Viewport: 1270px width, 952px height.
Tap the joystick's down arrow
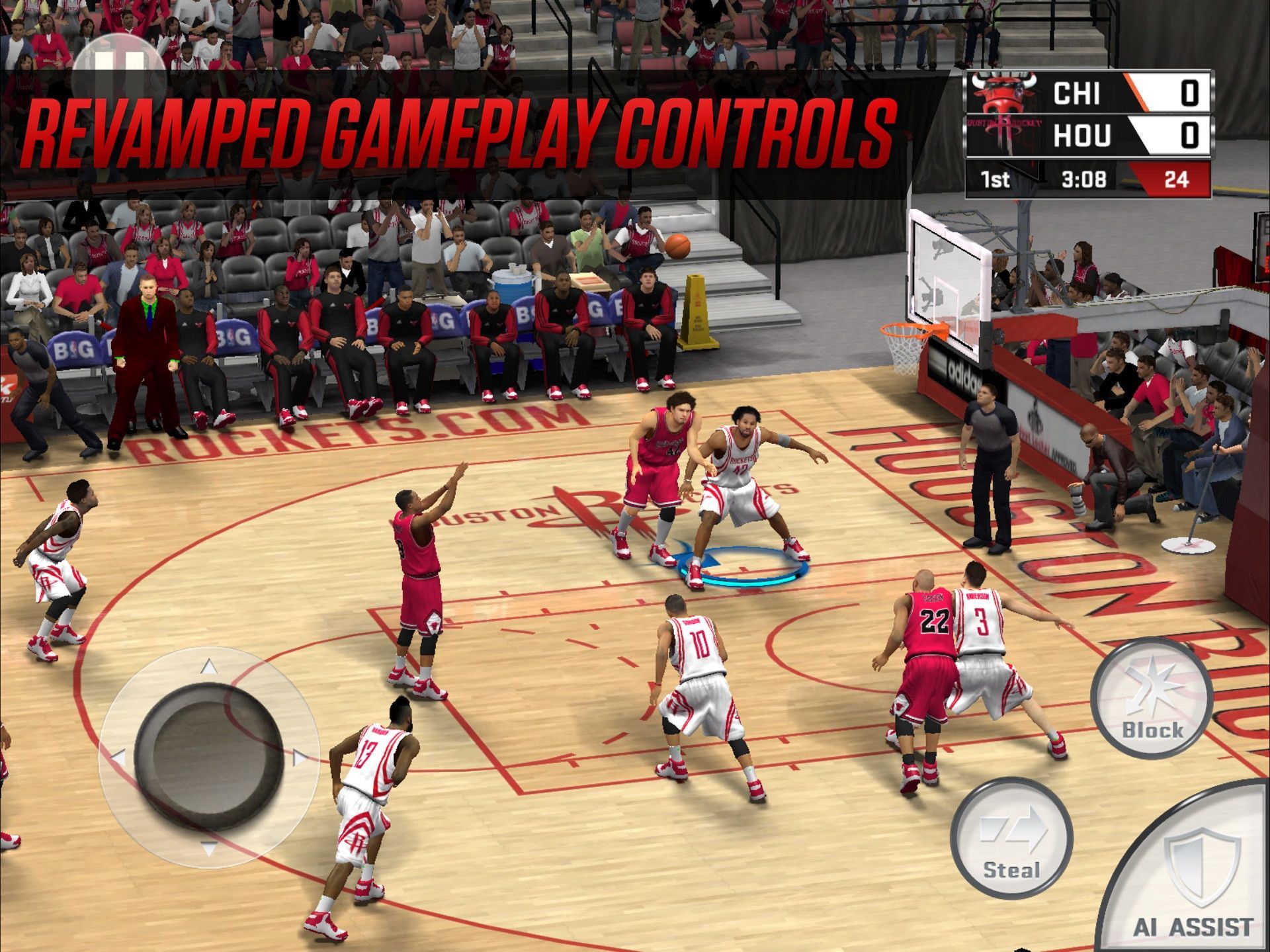coord(209,848)
